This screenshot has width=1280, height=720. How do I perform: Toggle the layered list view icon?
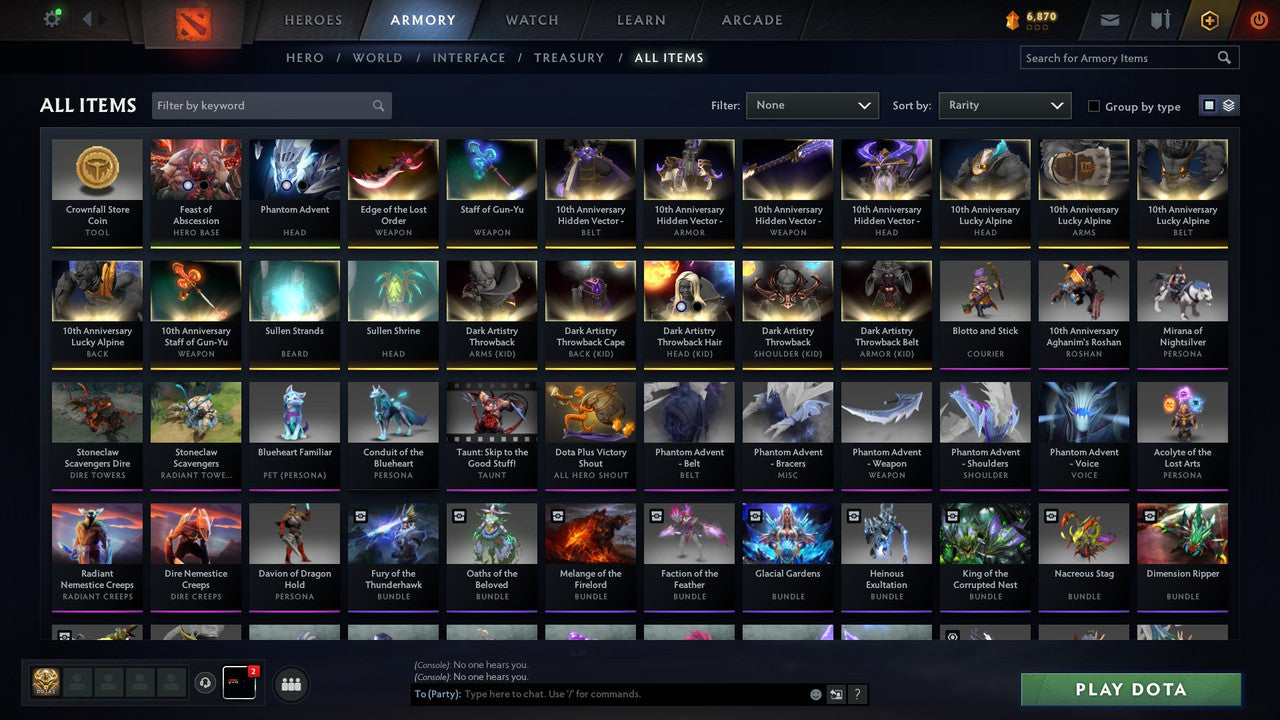point(1227,103)
